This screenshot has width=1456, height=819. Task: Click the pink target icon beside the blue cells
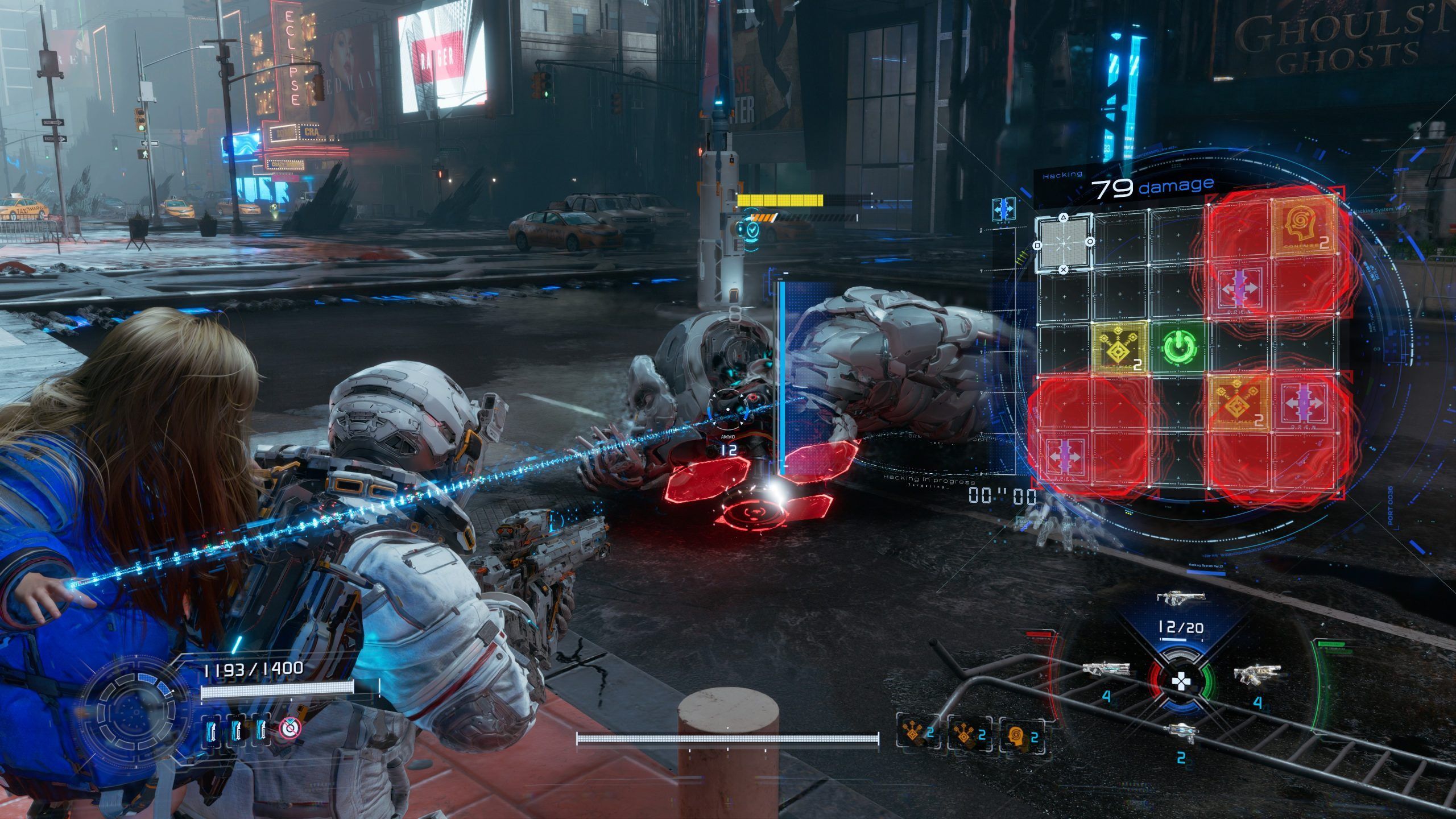[x=290, y=727]
